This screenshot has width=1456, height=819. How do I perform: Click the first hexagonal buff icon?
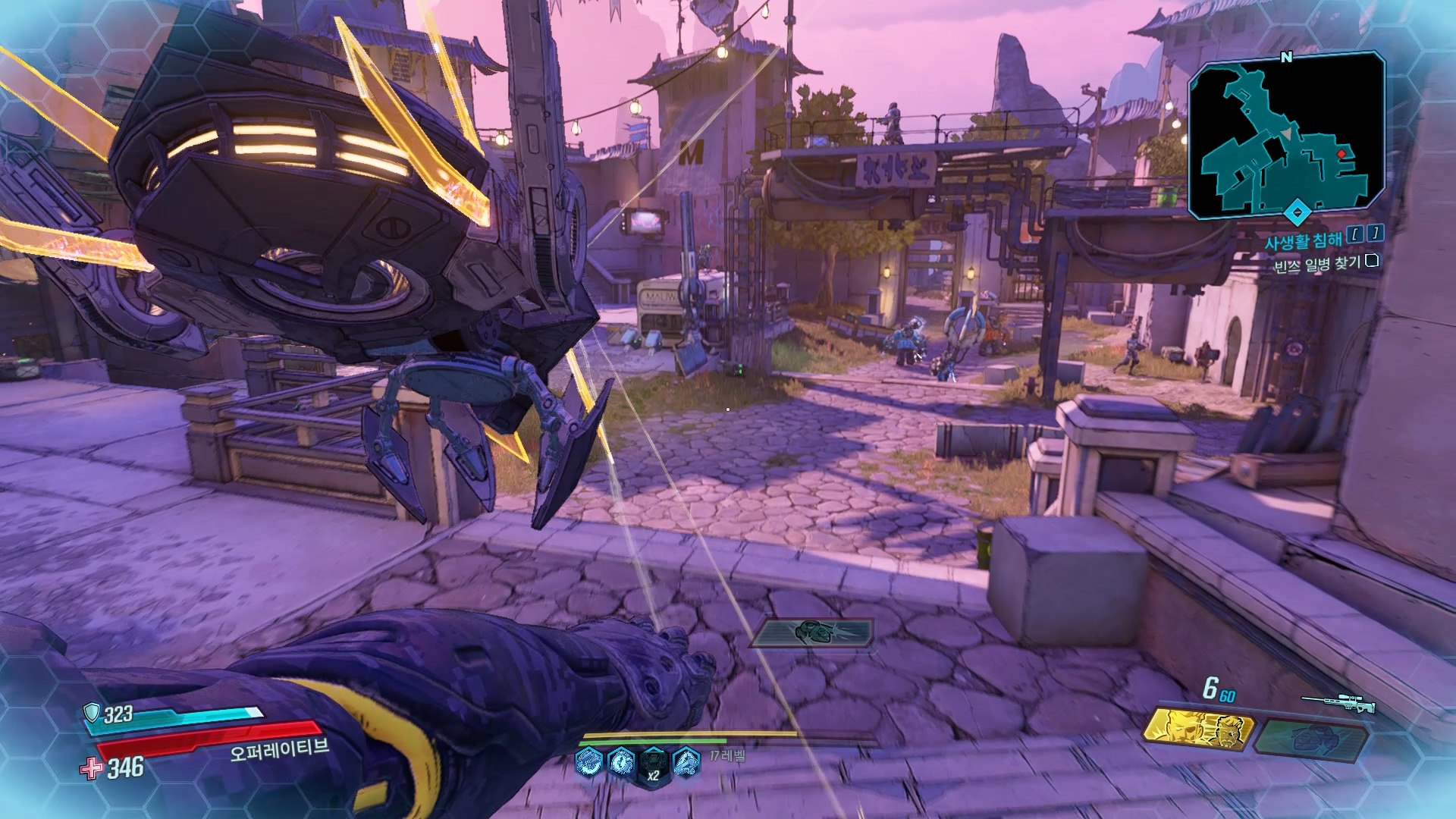(x=588, y=761)
